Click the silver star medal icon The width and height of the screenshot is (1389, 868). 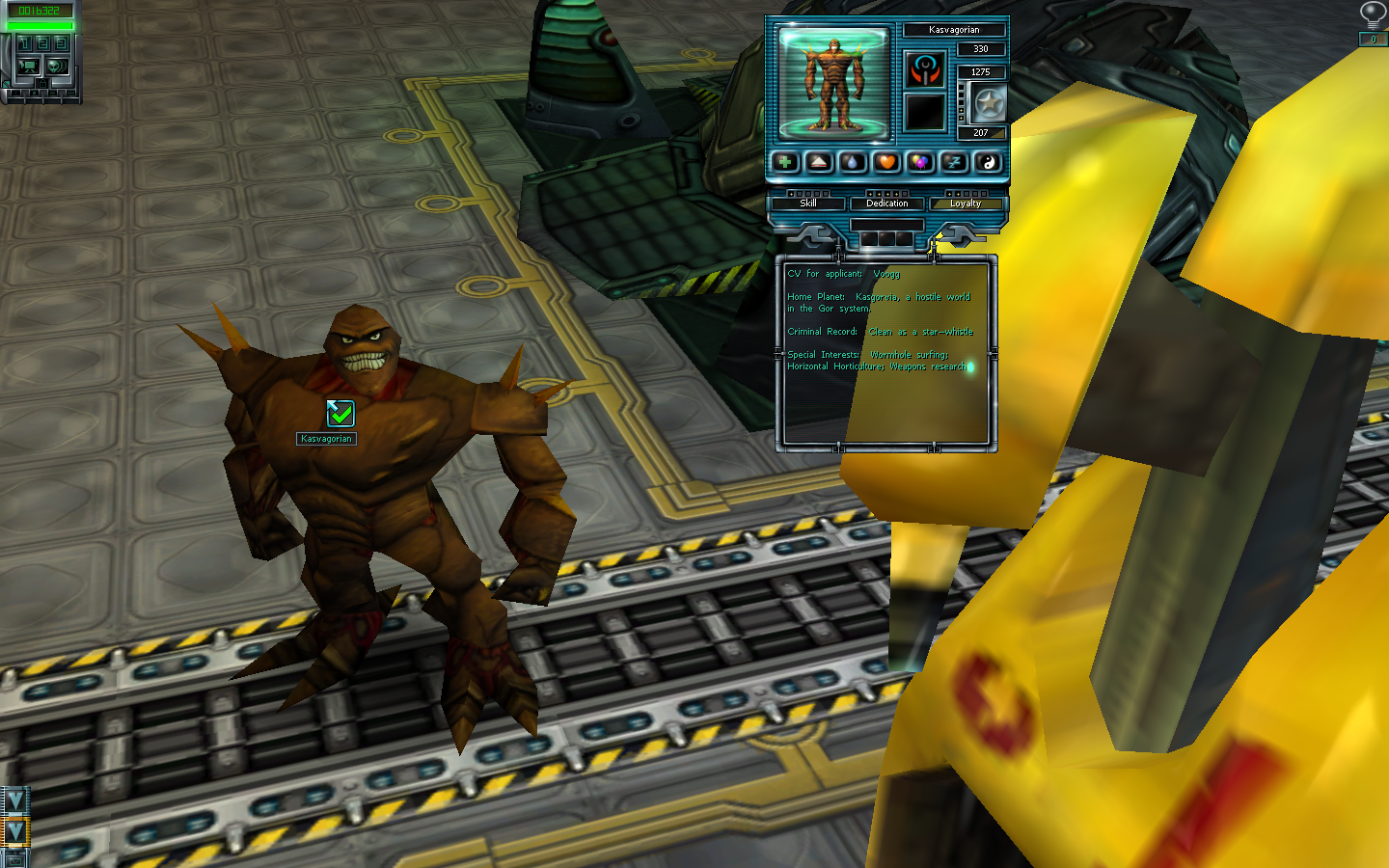click(989, 103)
